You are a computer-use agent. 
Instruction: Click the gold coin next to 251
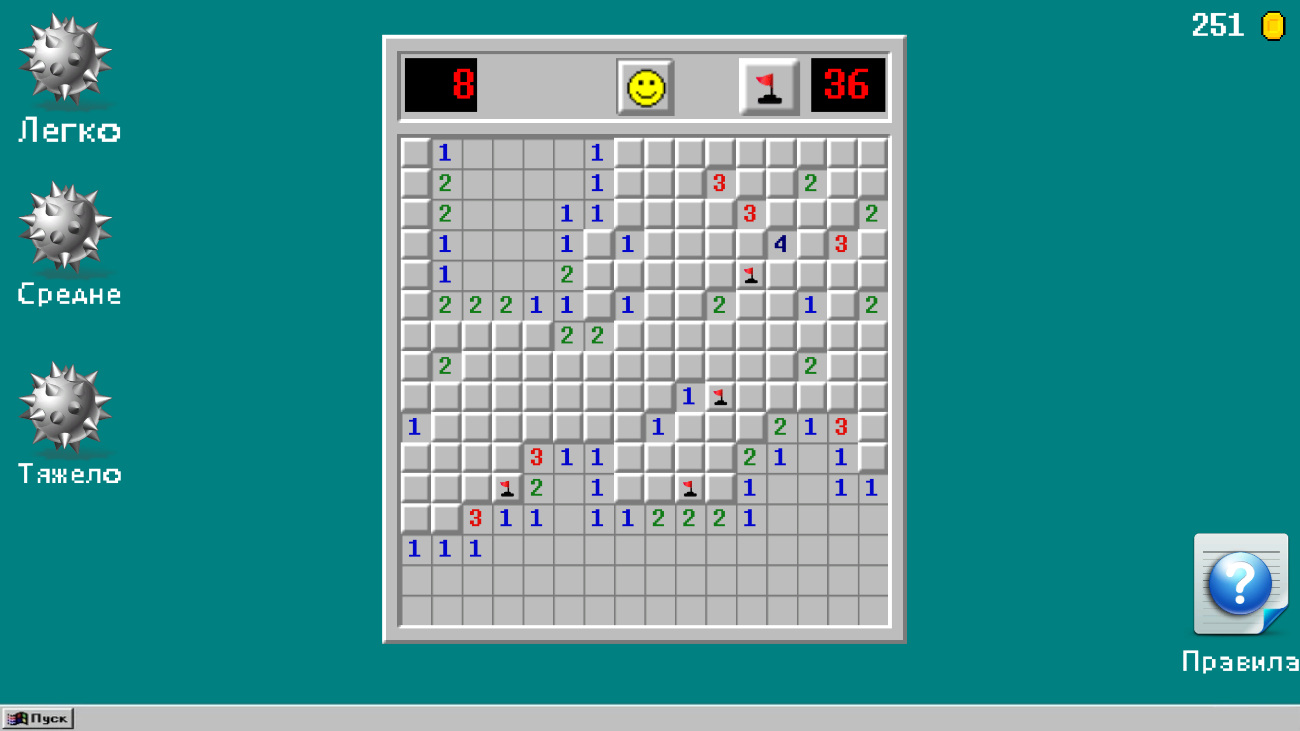[x=1272, y=27]
